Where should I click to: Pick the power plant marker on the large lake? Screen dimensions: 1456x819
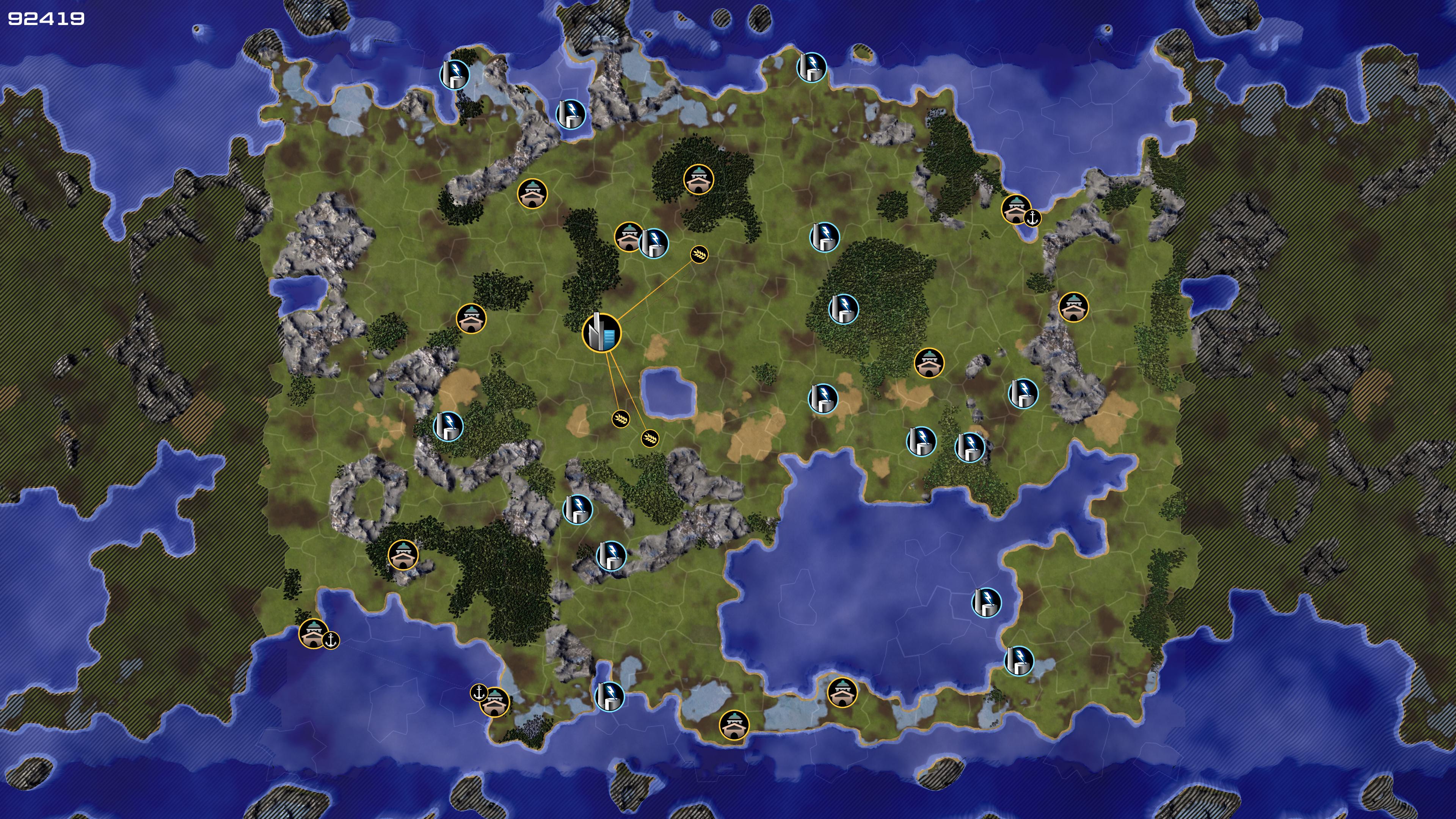point(986,602)
